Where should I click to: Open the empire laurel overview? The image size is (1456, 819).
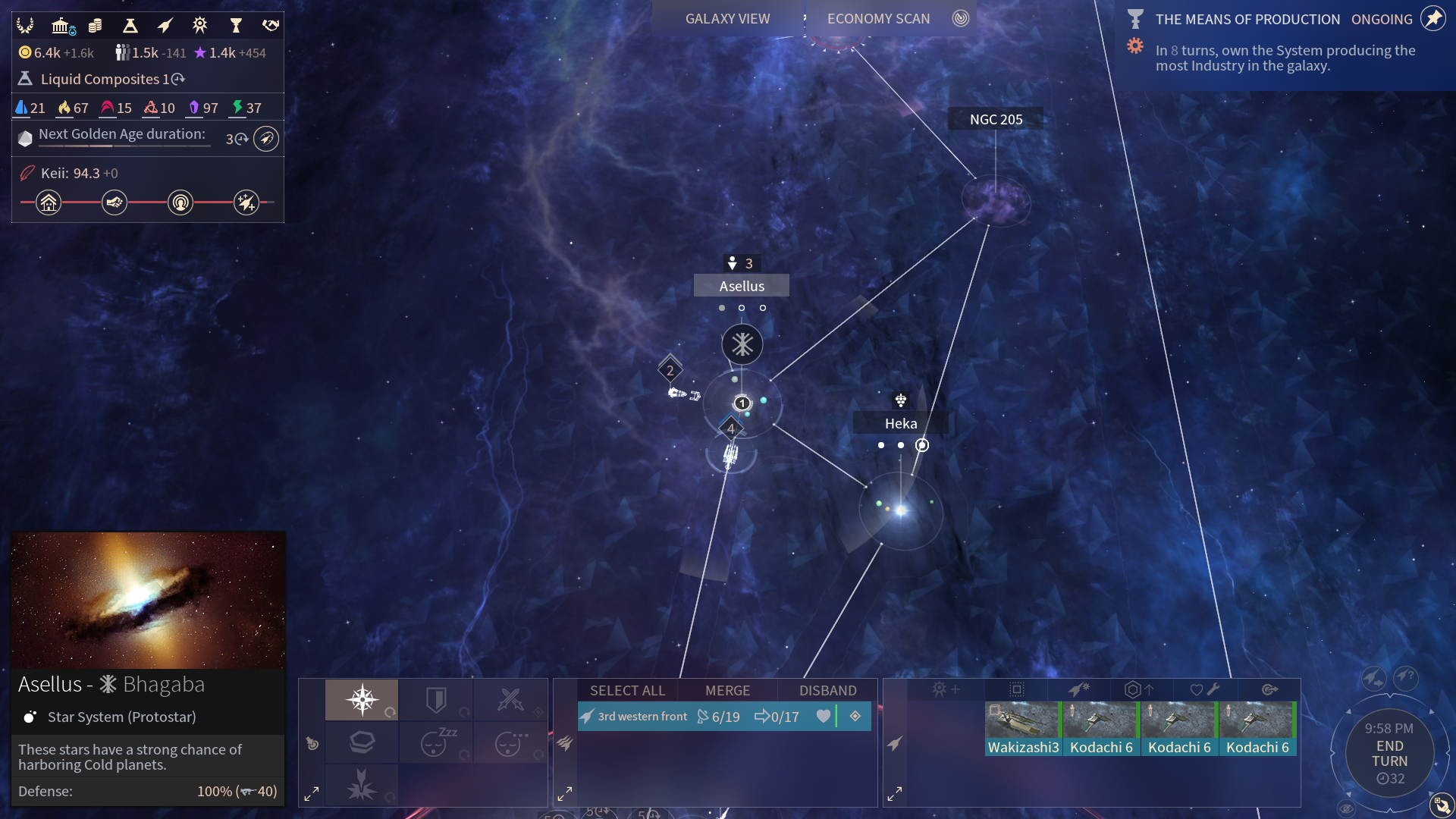[25, 26]
